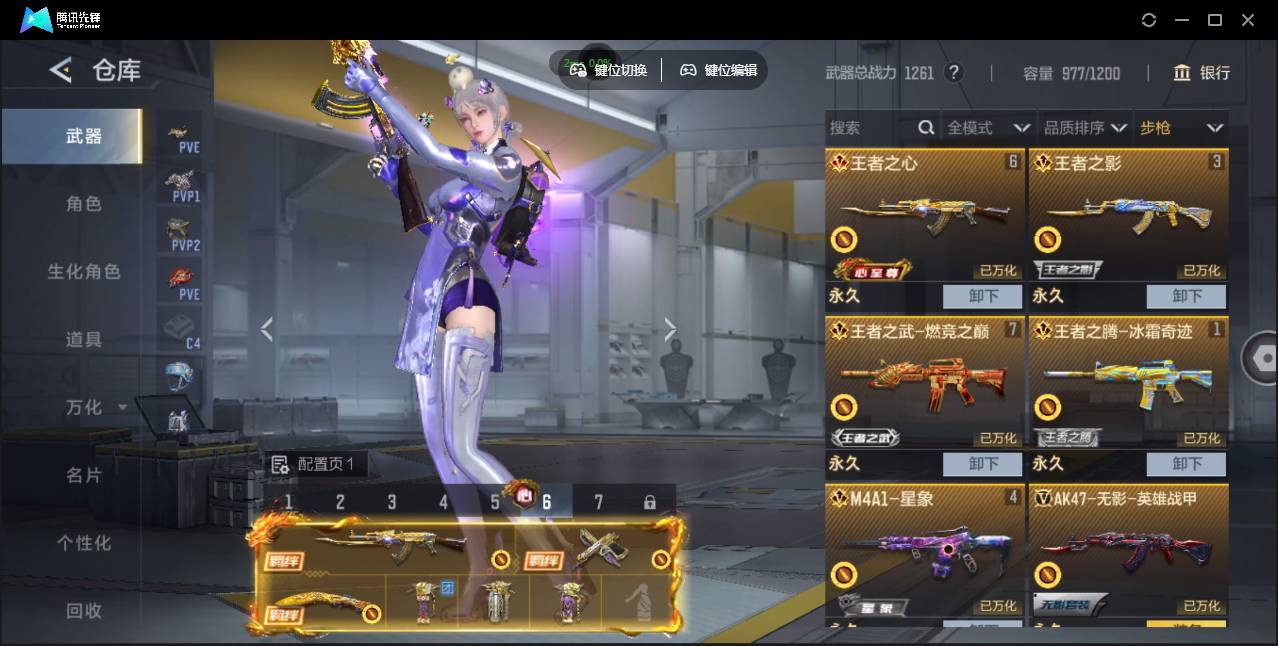Go back using the 仓库 back arrow
This screenshot has height=646, width=1278.
pyautogui.click(x=61, y=70)
